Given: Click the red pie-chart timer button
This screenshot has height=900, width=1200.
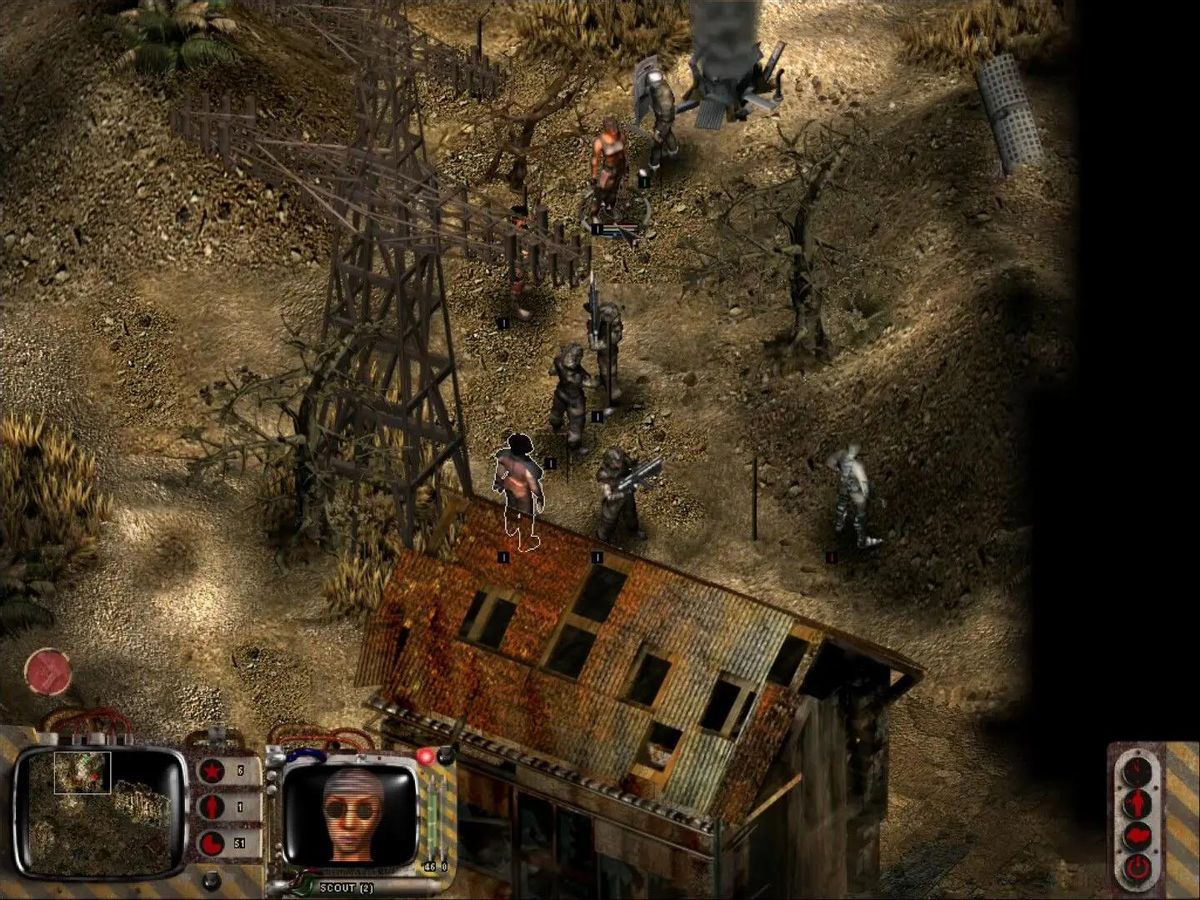Looking at the screenshot, I should point(212,843).
